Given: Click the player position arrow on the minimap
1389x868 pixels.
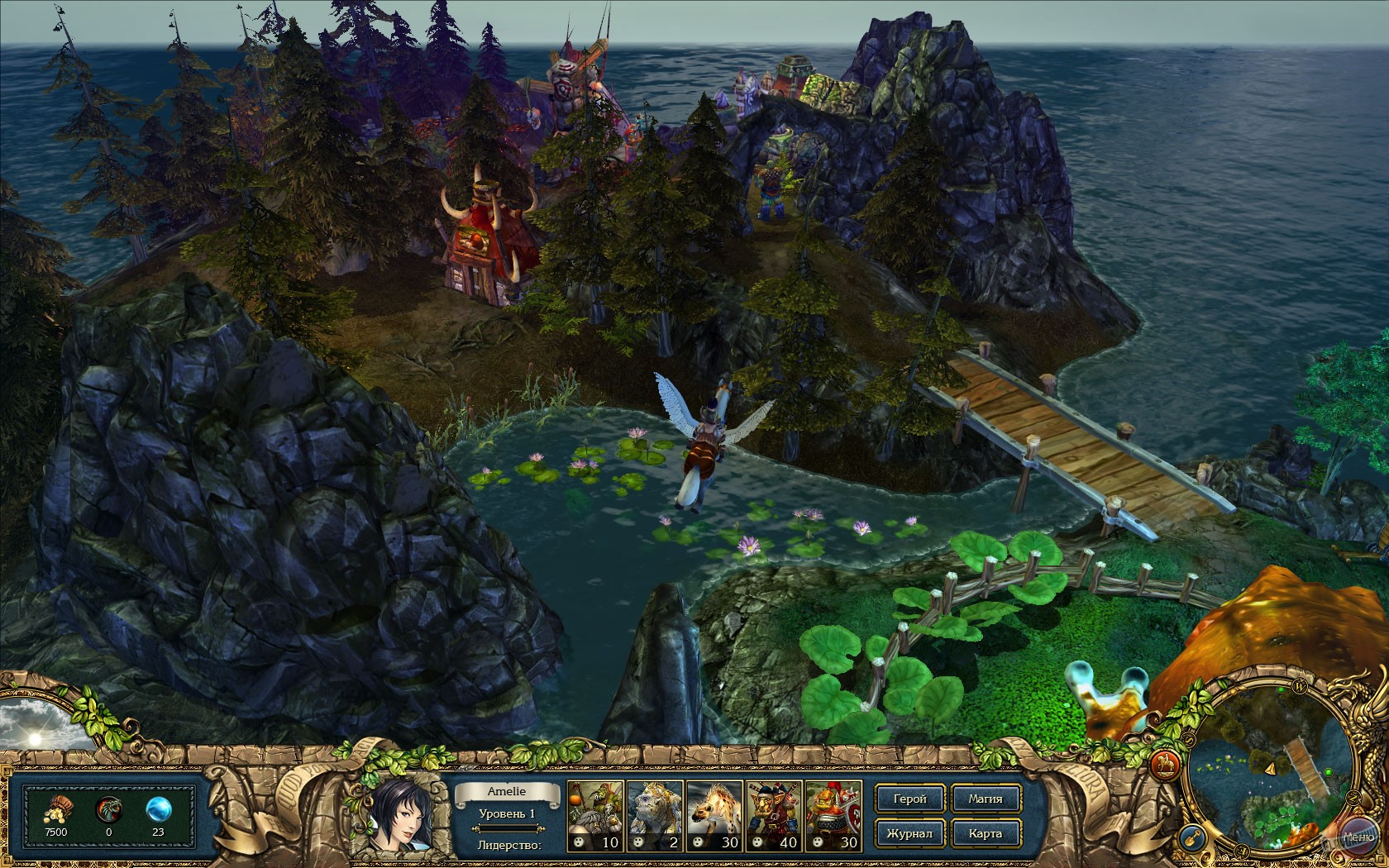Looking at the screenshot, I should (x=1271, y=768).
